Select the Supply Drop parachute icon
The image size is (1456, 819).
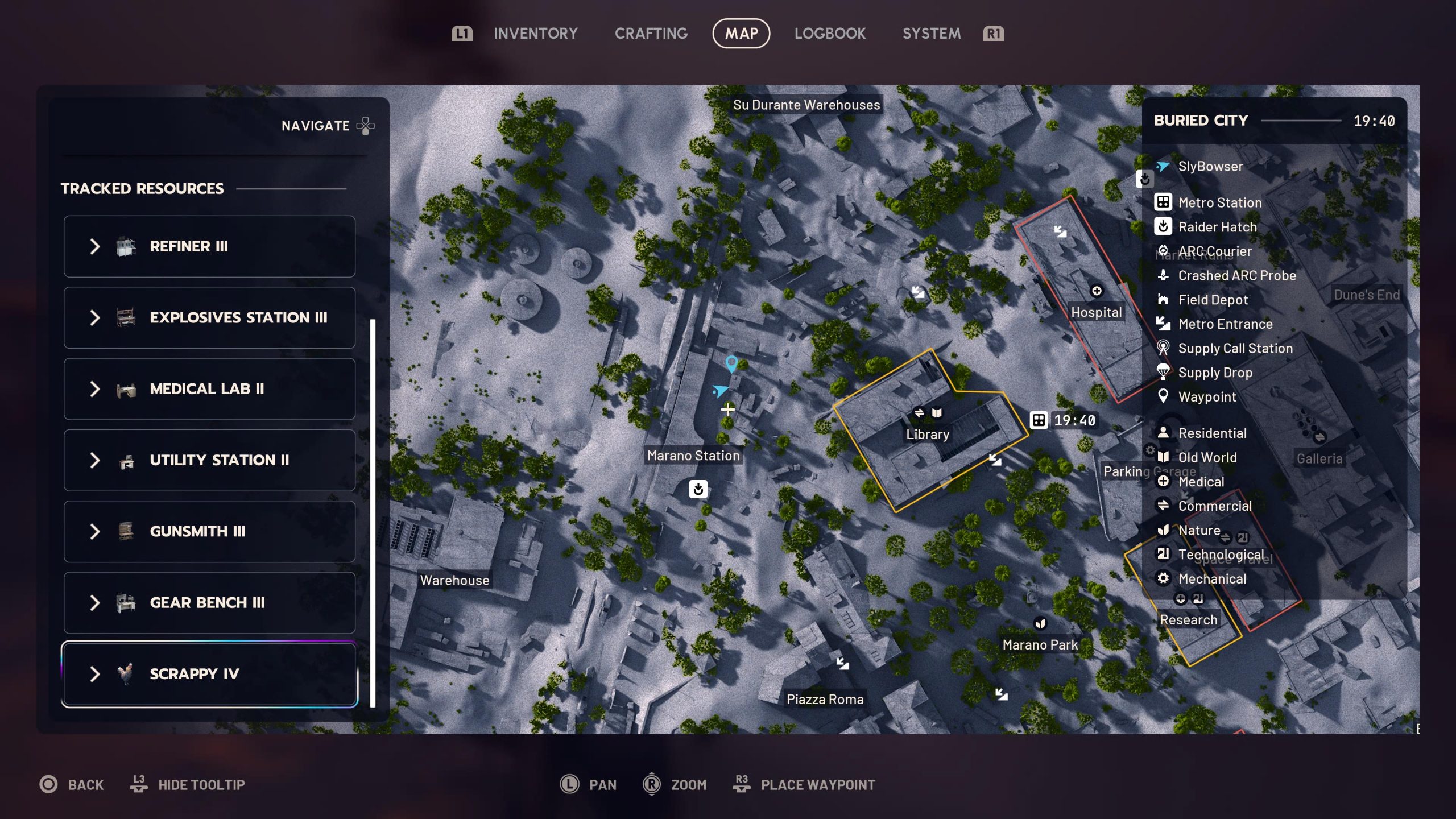click(1163, 373)
